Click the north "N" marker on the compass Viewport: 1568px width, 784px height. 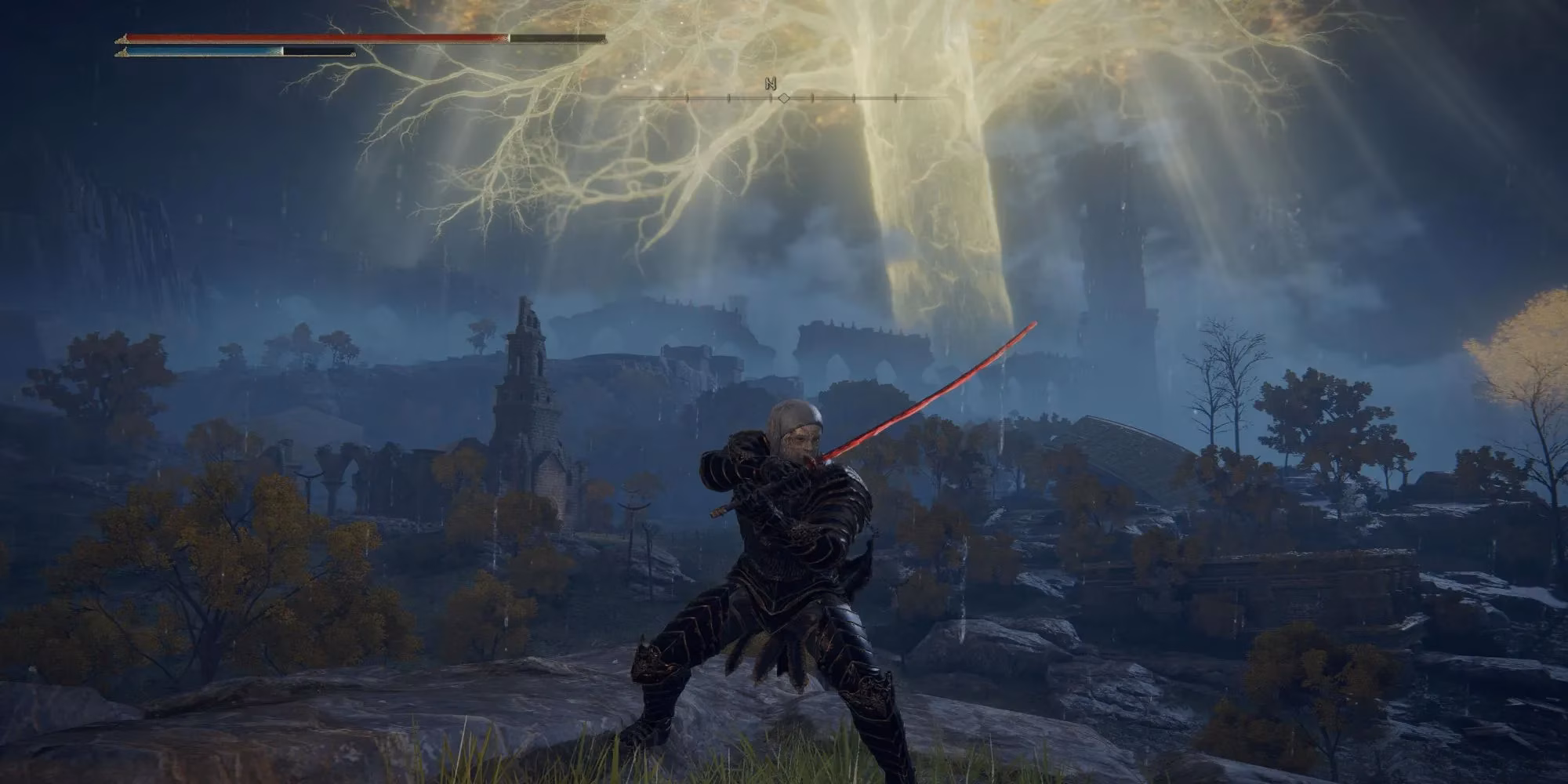tap(771, 83)
